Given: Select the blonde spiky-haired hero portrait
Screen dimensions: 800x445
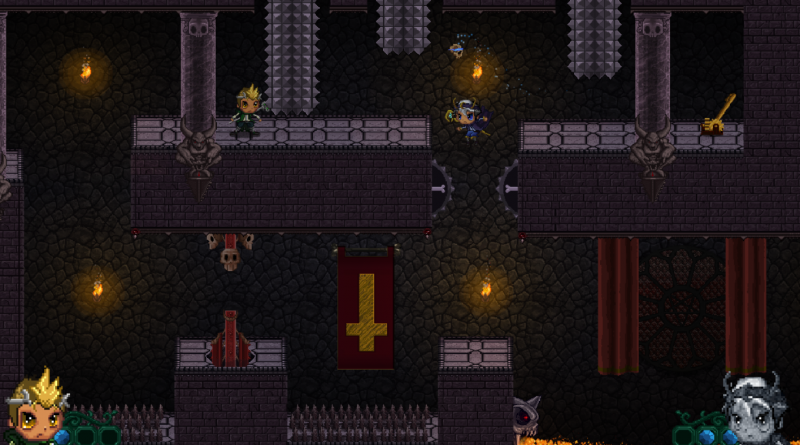Looking at the screenshot, I should (35, 411).
